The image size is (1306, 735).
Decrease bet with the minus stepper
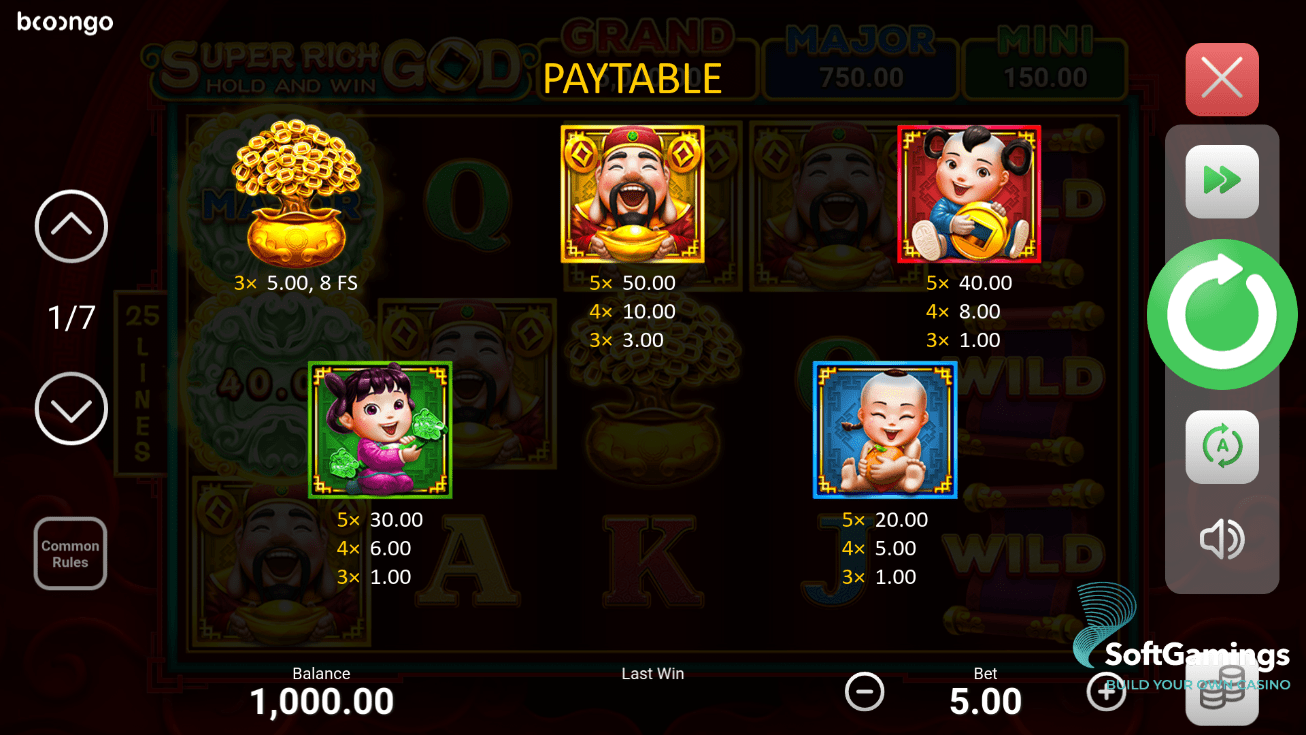tap(864, 690)
